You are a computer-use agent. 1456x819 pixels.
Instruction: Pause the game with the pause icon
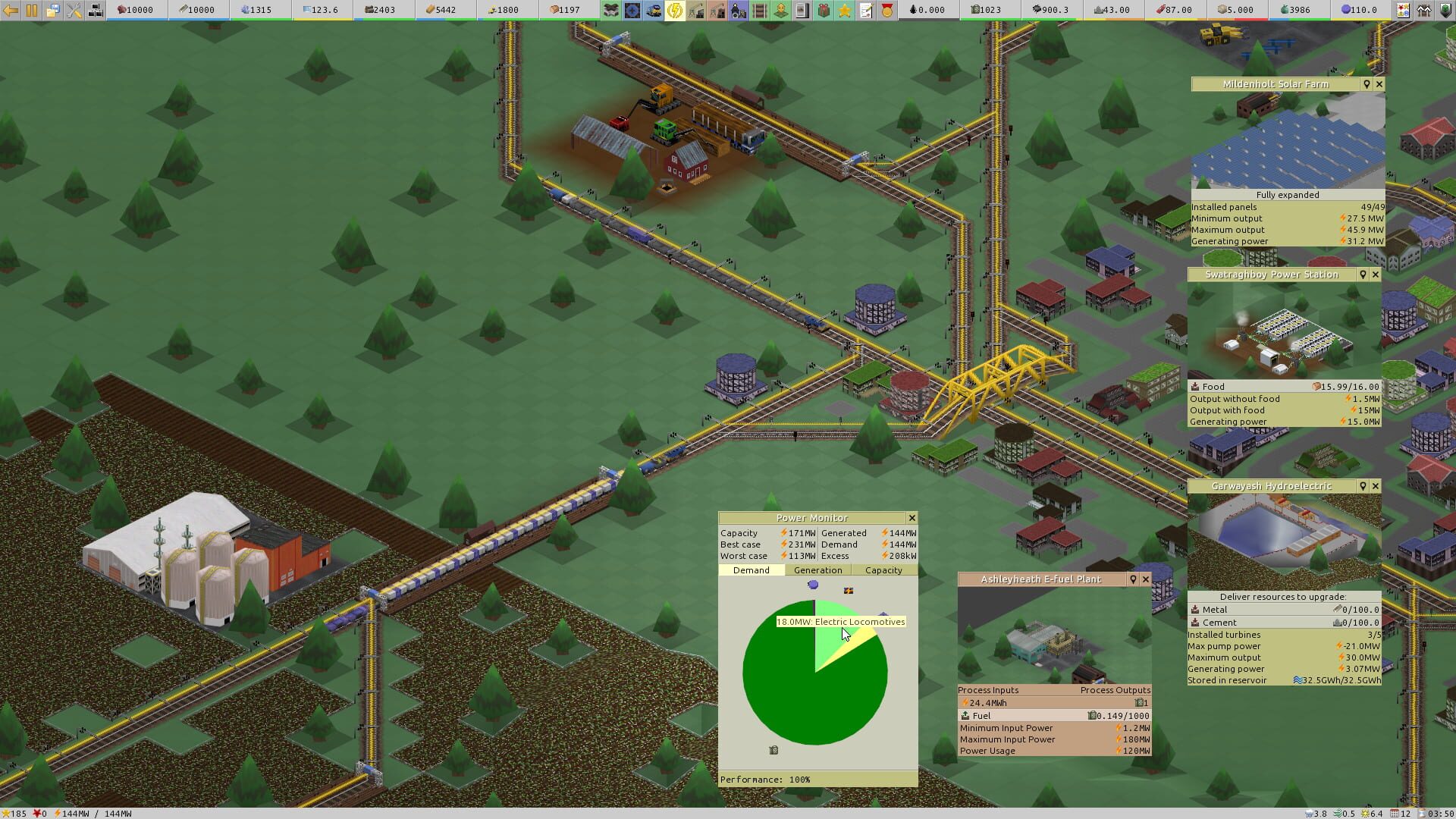point(30,11)
